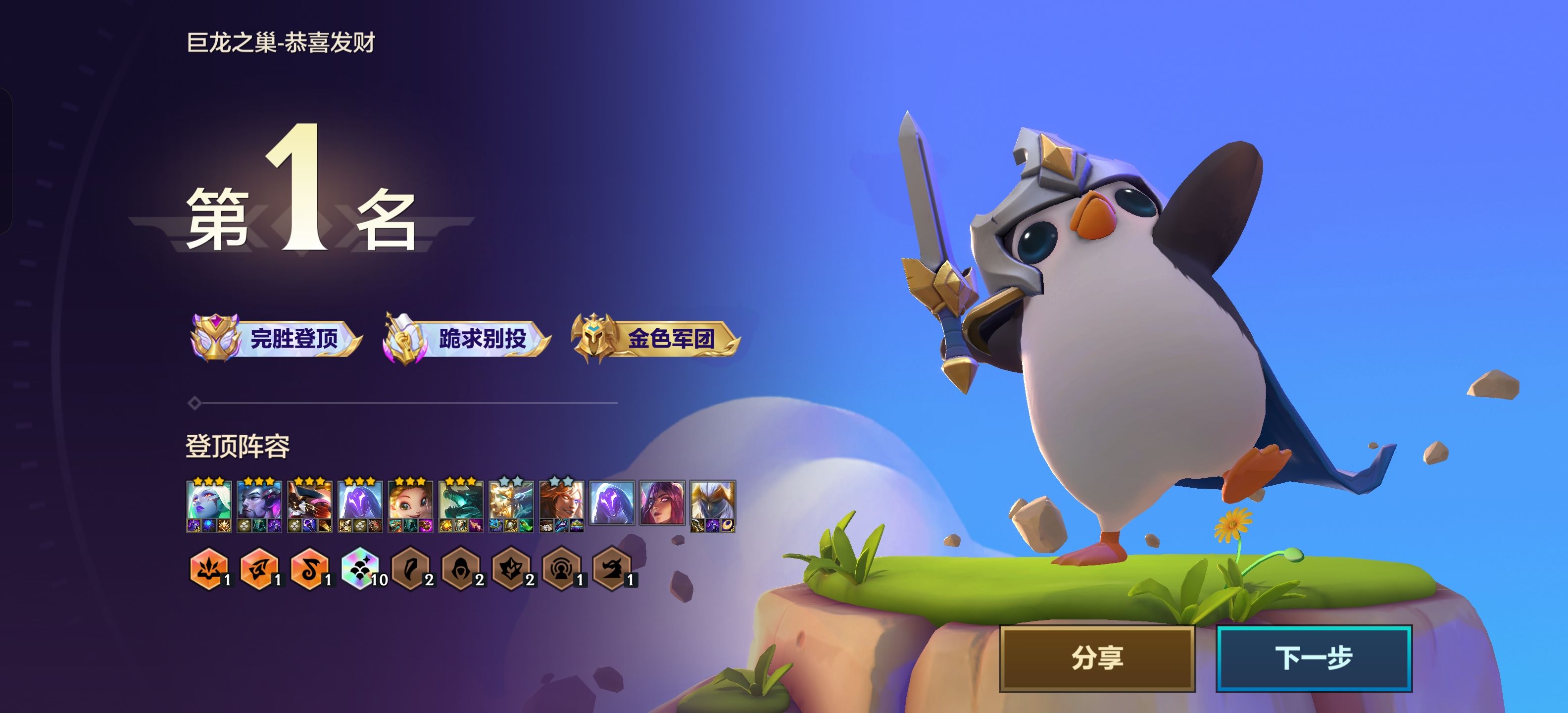1568x713 pixels.
Task: Inspect the green-haired Soraka champion portrait
Action: pos(209,503)
